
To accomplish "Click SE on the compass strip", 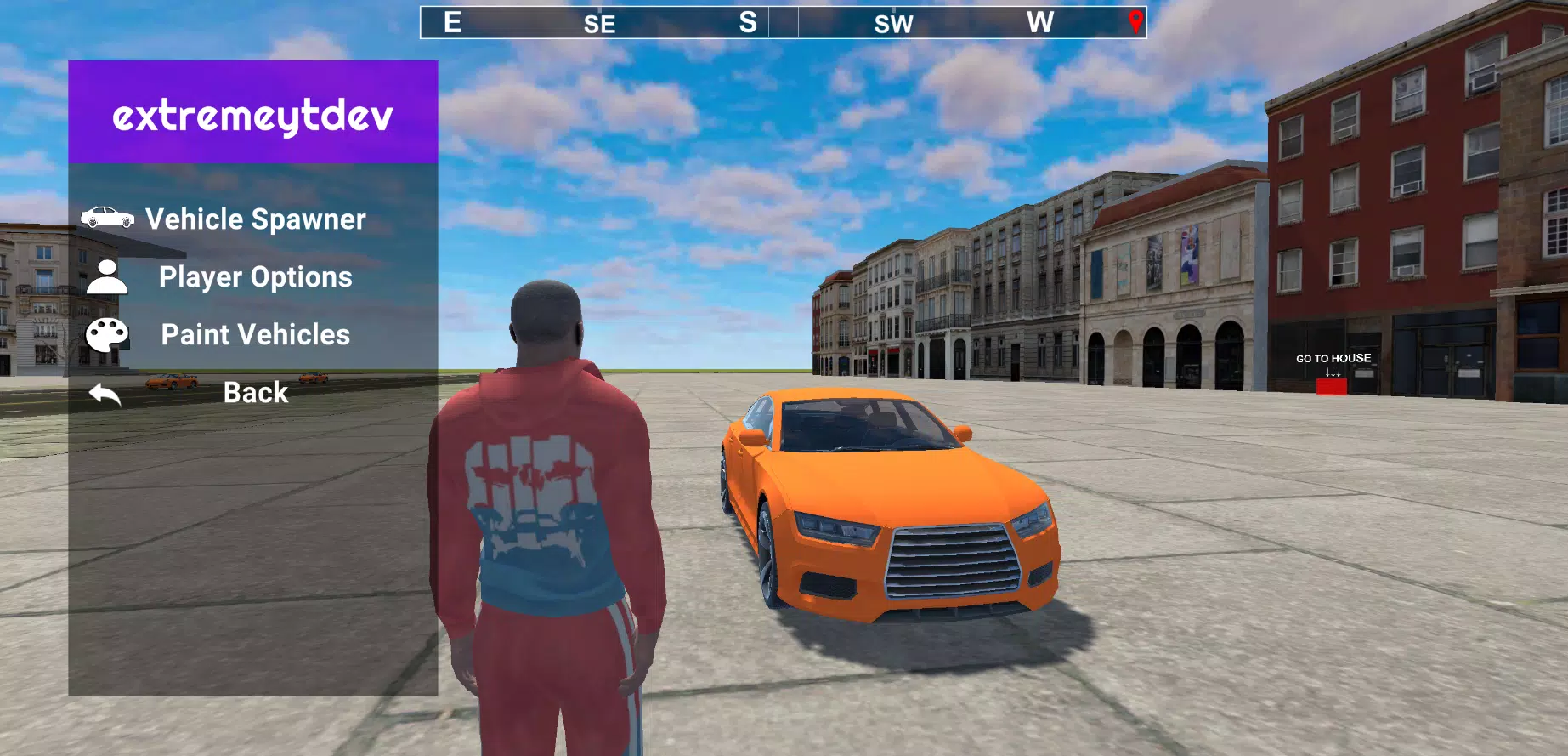I will 599,24.
